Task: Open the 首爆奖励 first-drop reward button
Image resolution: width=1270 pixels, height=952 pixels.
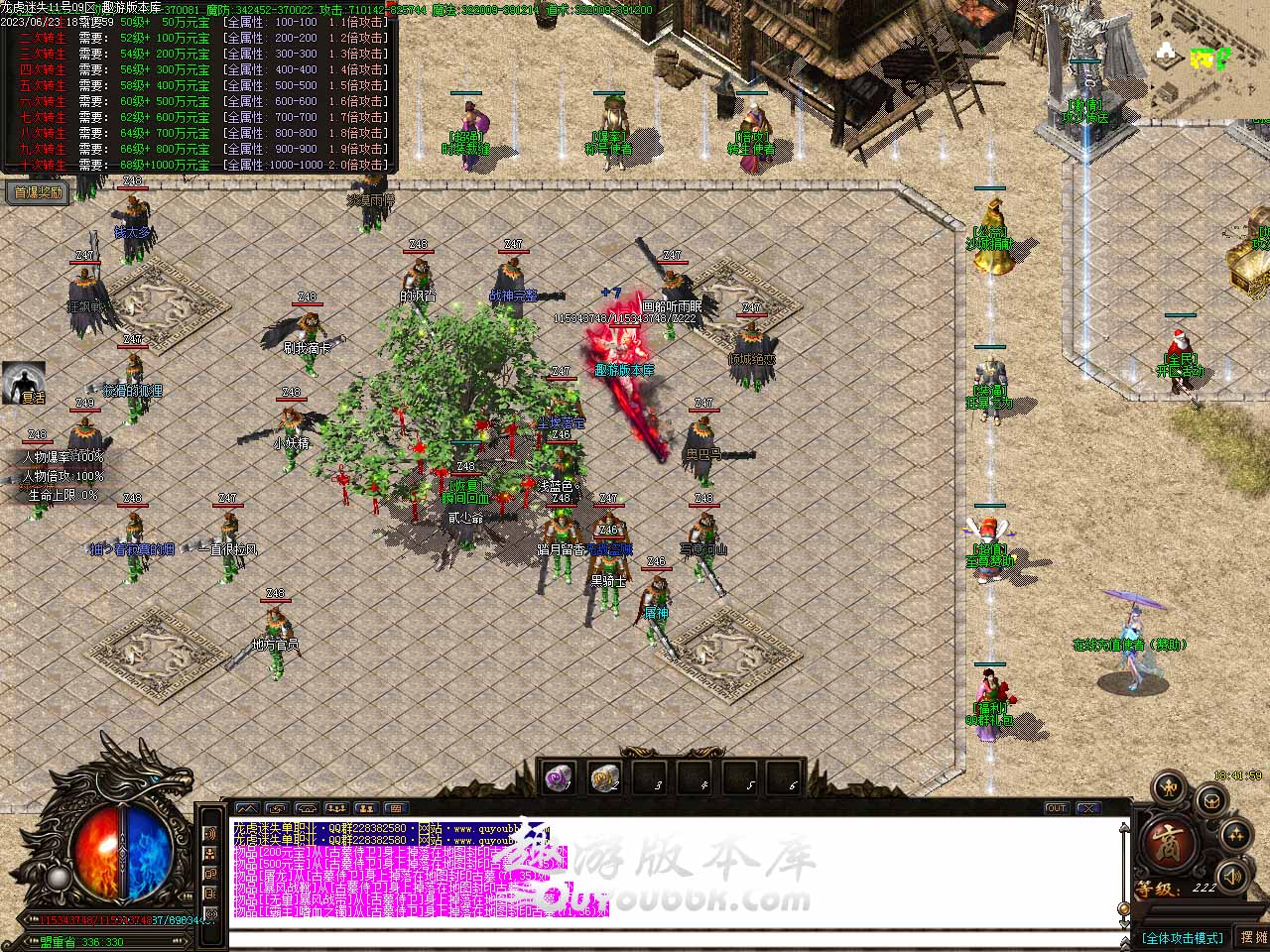Action: tap(38, 192)
